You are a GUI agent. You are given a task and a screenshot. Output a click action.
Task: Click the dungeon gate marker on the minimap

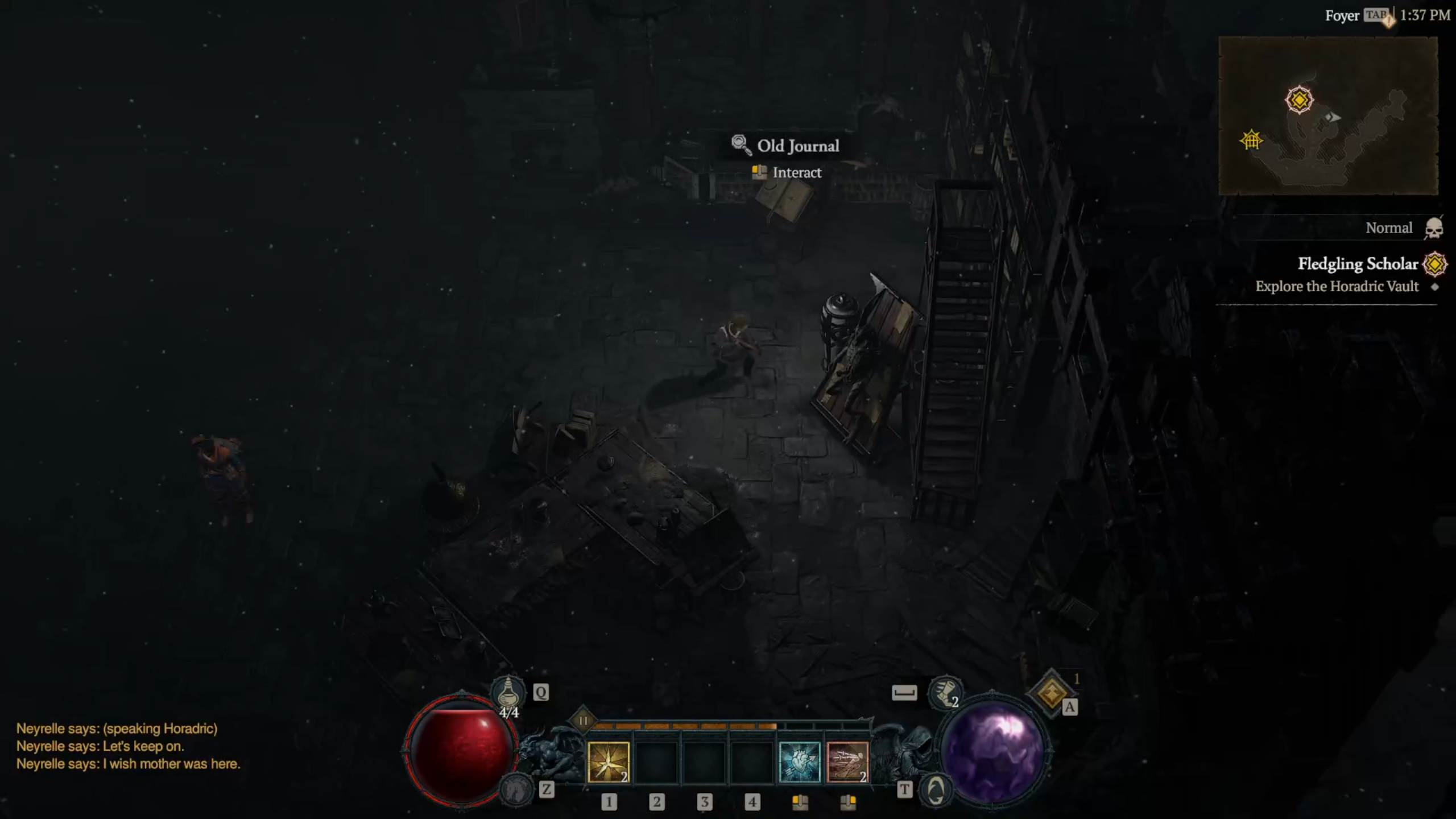1251,140
